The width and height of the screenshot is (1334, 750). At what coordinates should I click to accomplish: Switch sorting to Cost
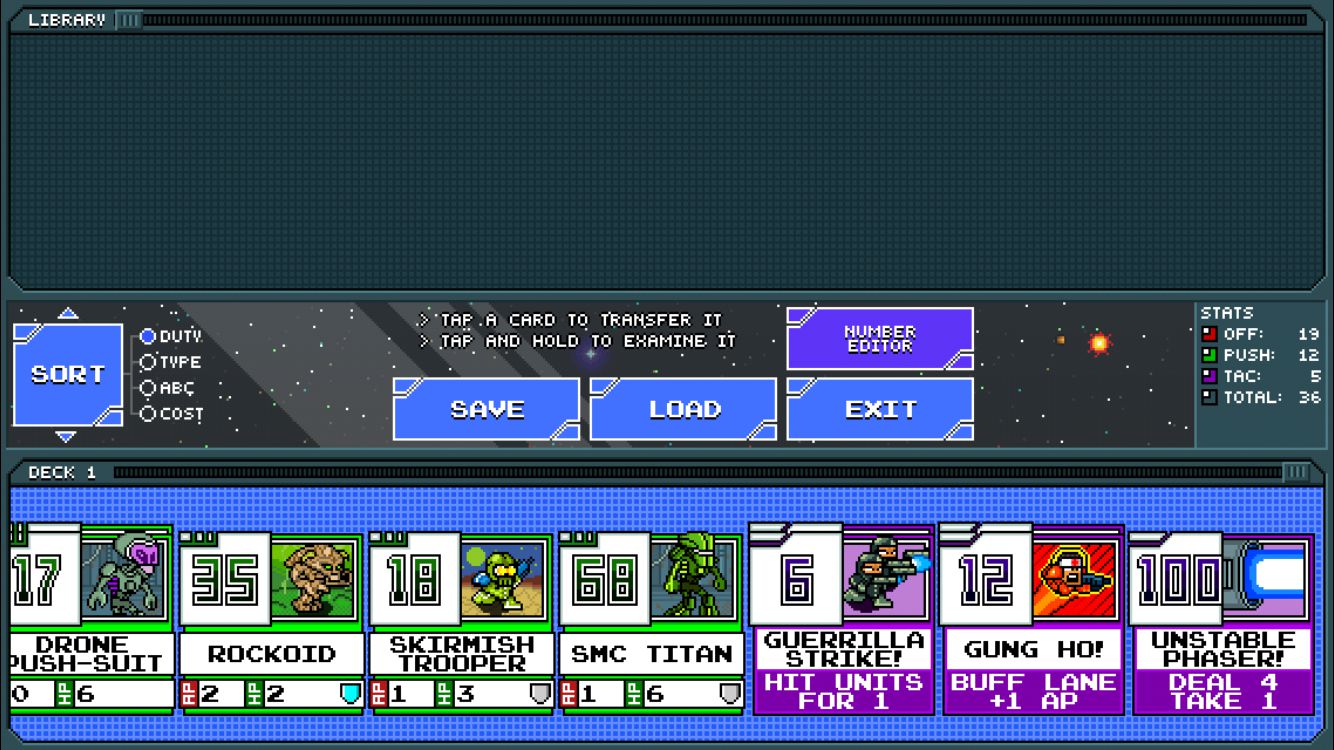point(148,413)
